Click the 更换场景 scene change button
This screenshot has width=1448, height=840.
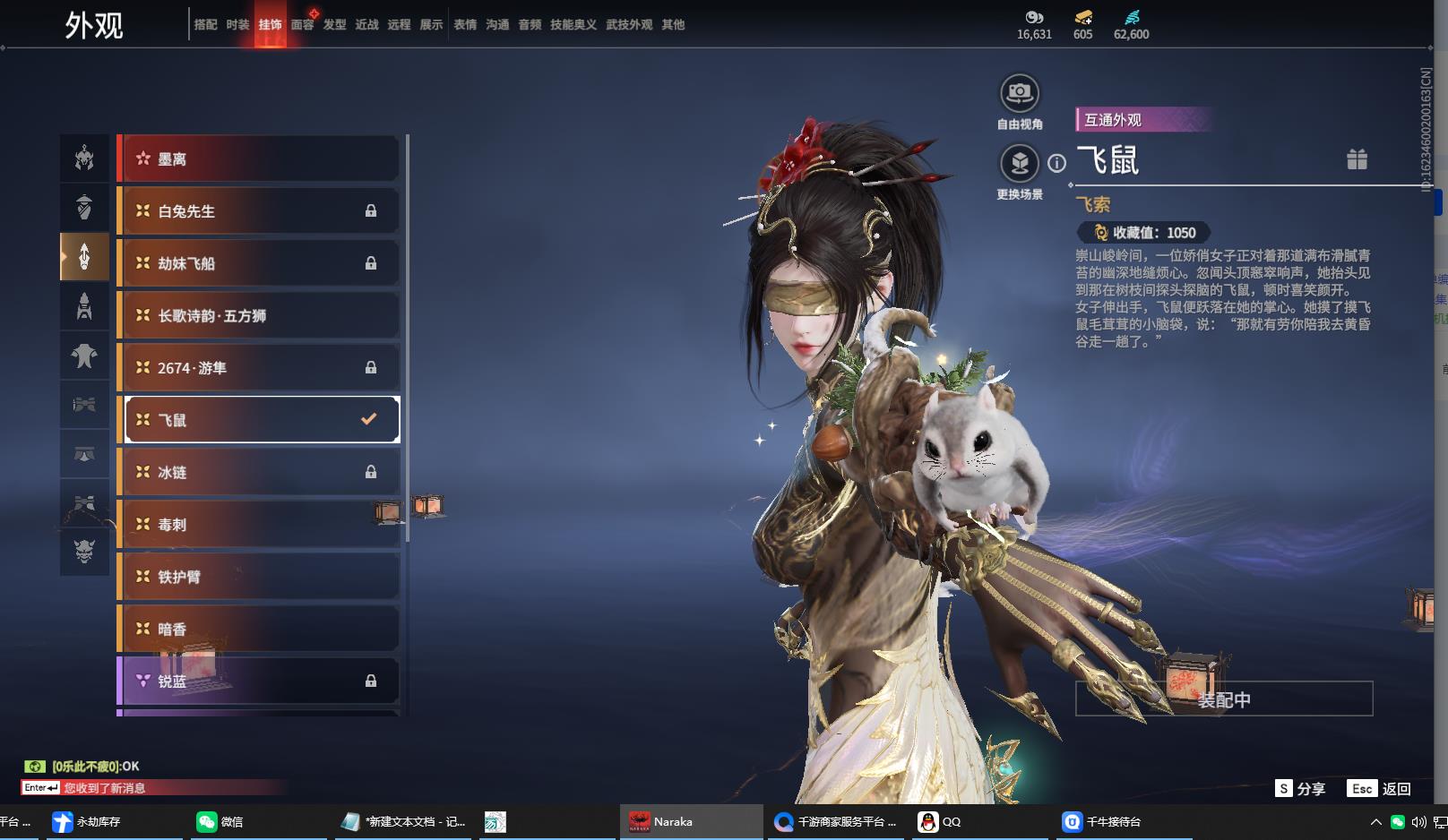tap(1019, 164)
